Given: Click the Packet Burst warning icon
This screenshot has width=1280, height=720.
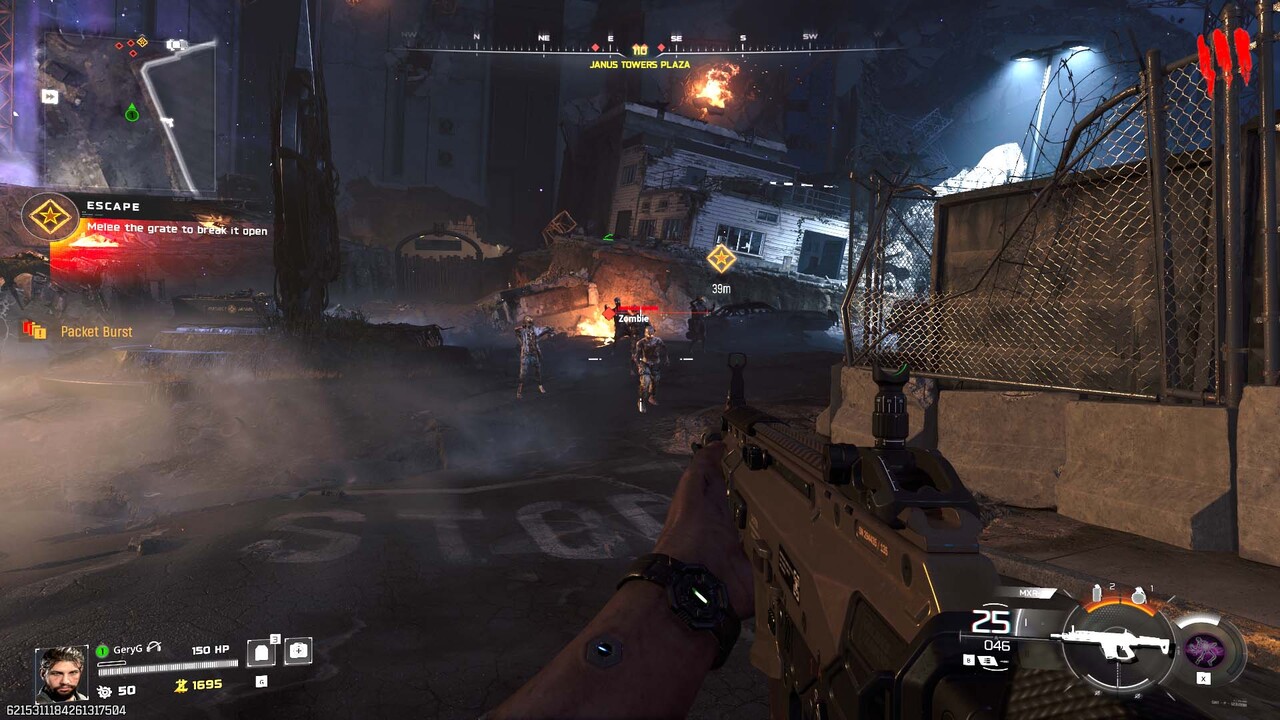Looking at the screenshot, I should pyautogui.click(x=34, y=330).
